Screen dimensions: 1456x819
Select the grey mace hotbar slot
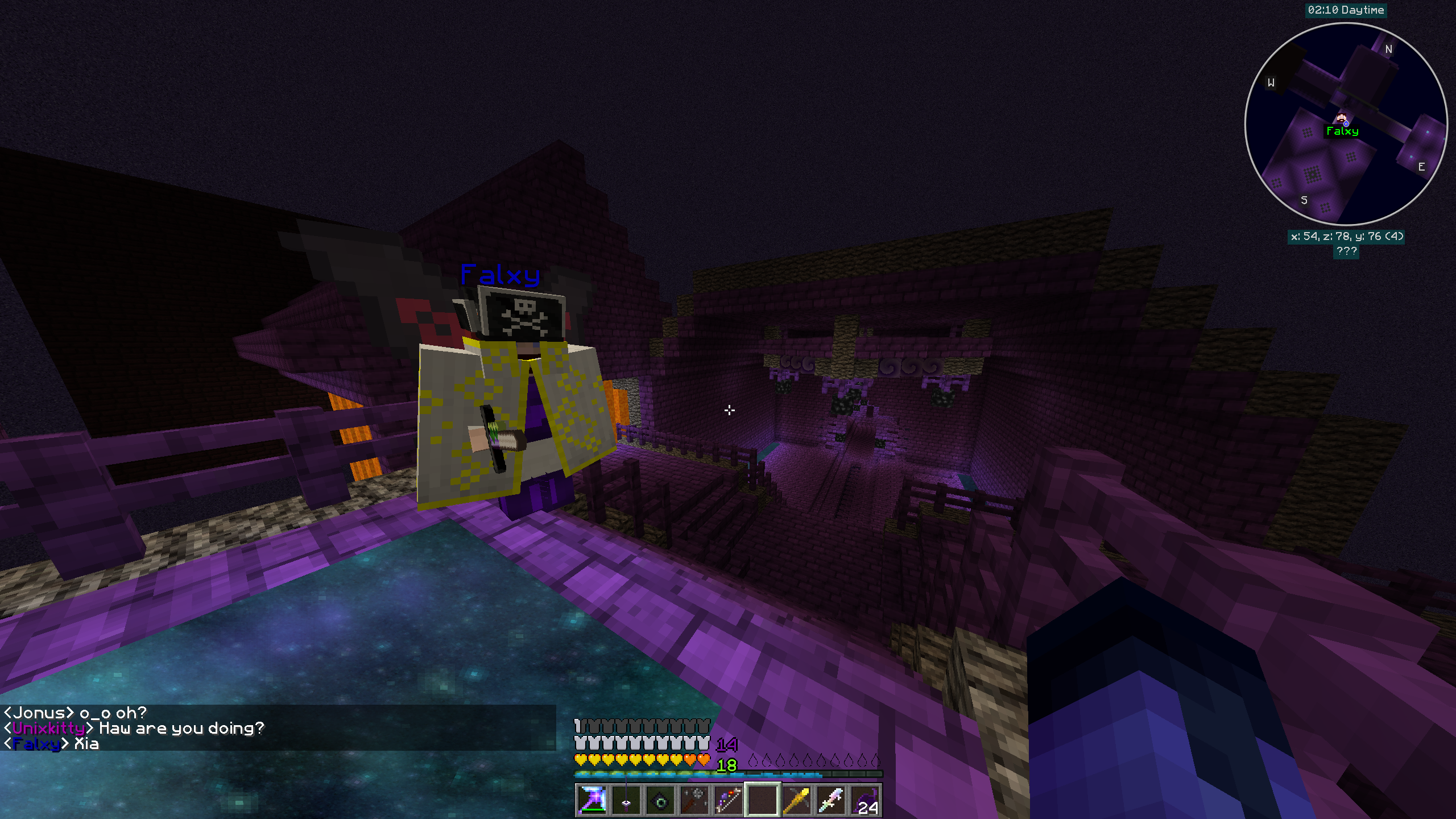pyautogui.click(x=694, y=801)
